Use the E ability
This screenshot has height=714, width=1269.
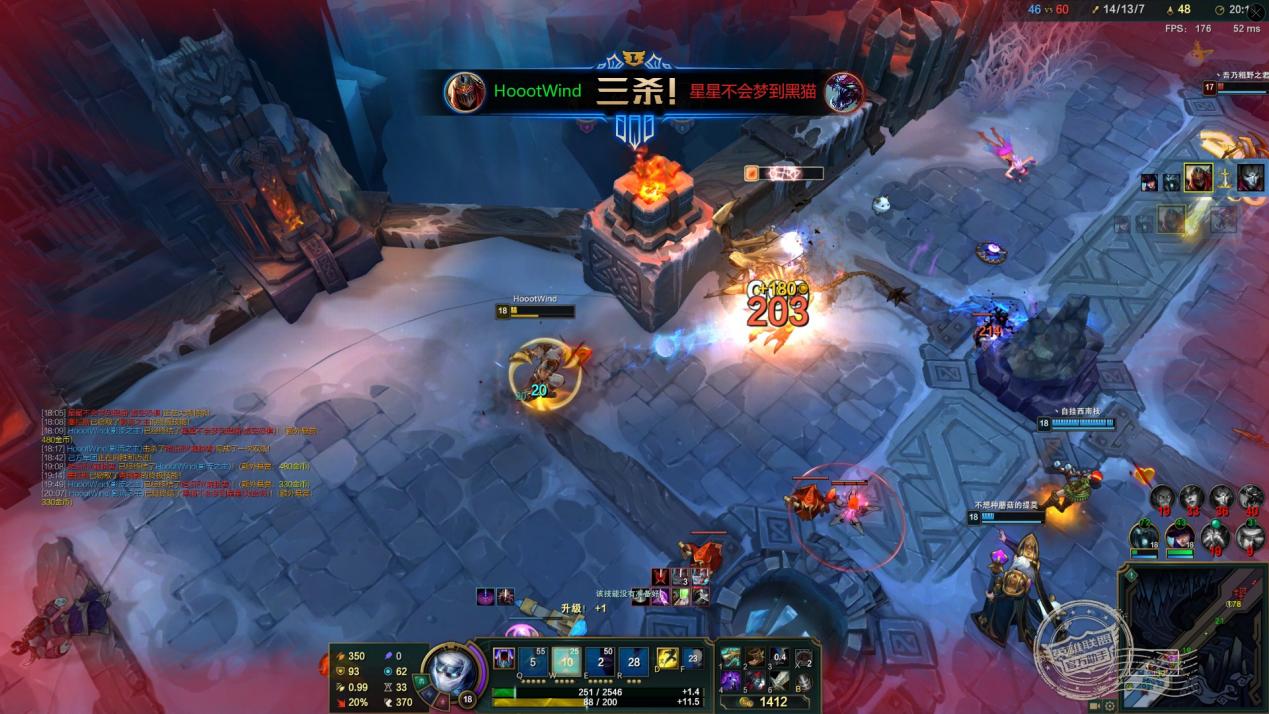(600, 661)
